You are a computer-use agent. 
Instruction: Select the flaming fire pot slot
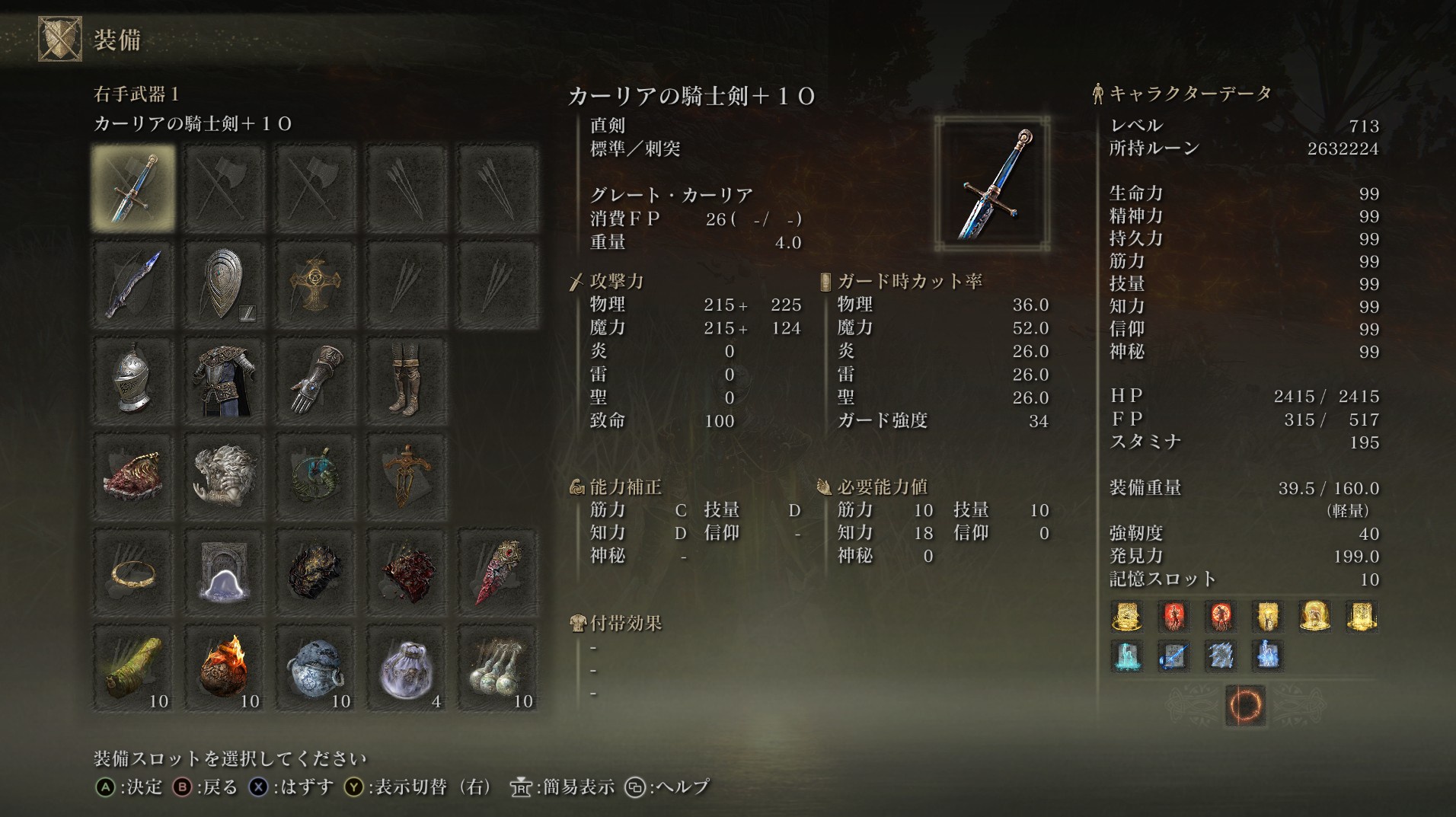pyautogui.click(x=224, y=669)
